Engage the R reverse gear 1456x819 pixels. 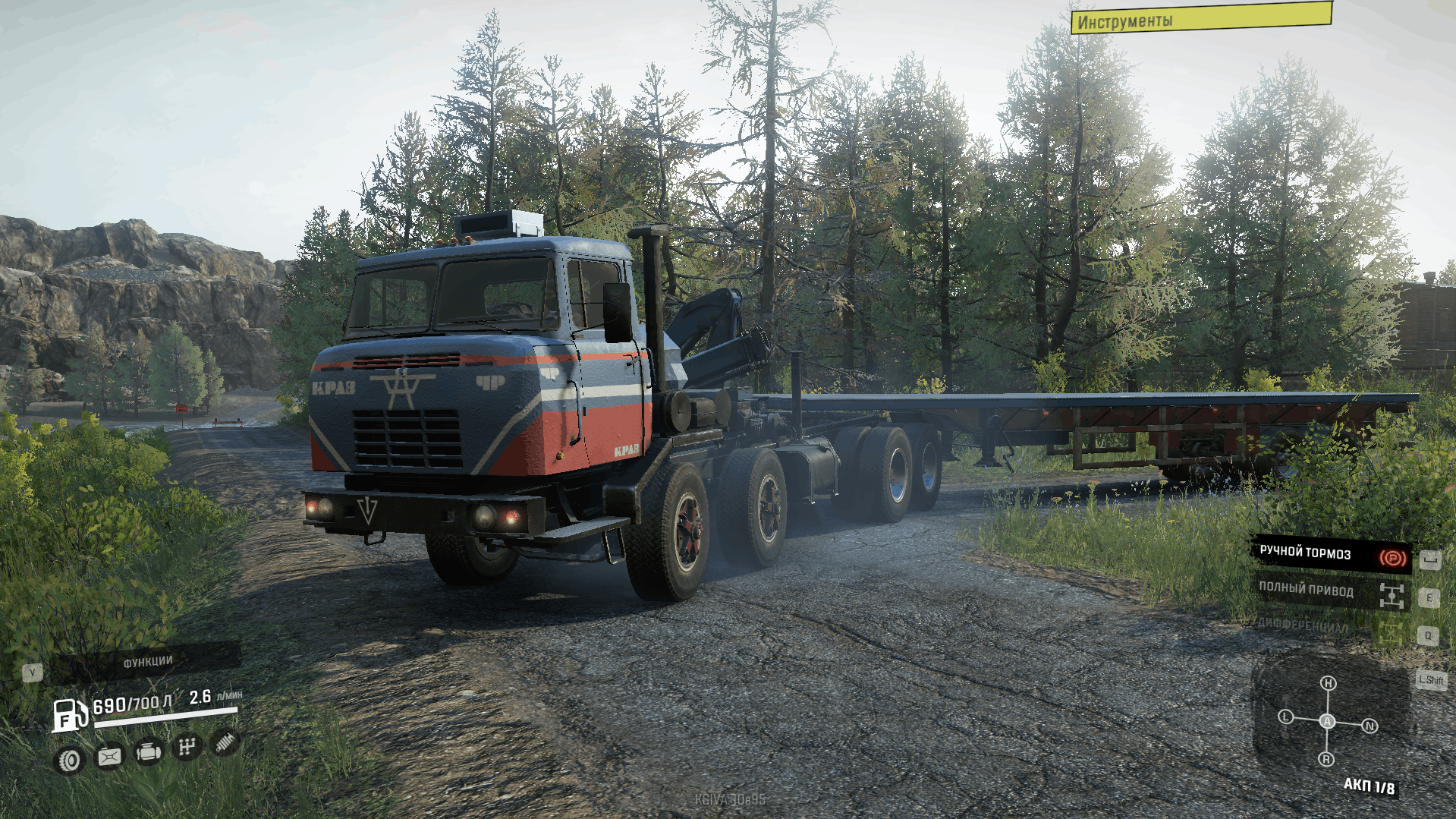(1326, 759)
